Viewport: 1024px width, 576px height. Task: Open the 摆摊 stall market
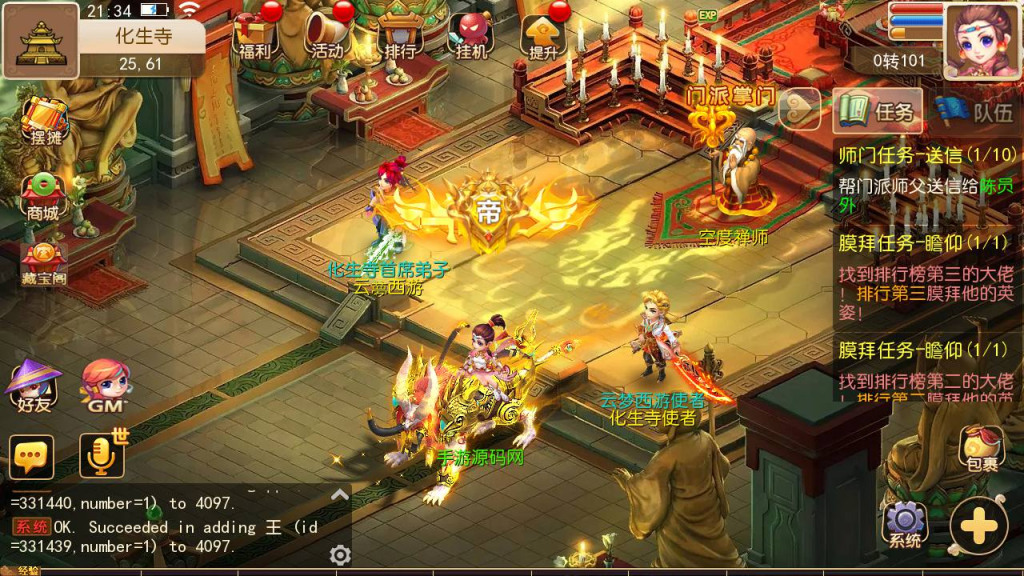[45, 121]
